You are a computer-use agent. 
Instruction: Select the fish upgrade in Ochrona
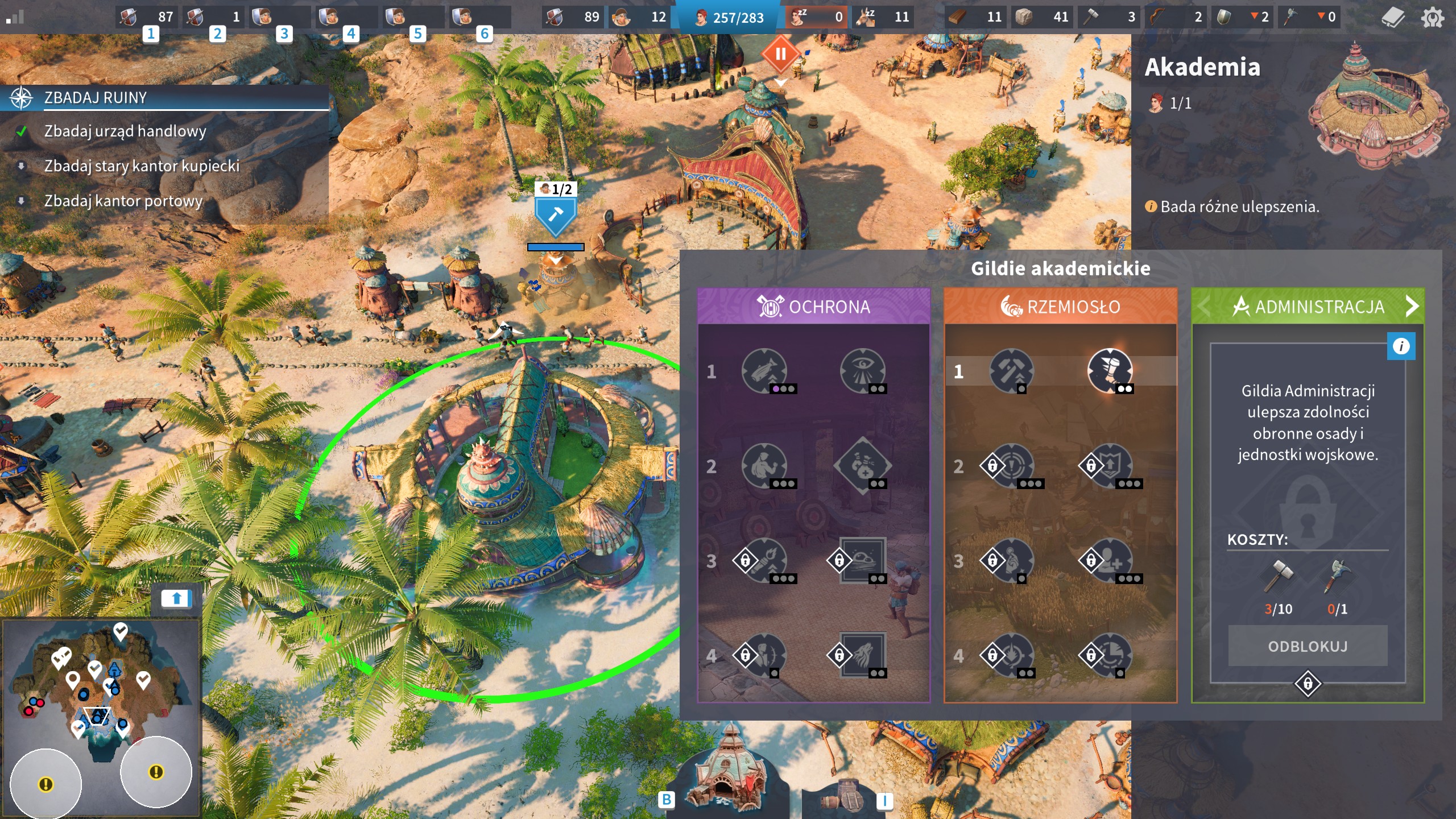point(764,371)
